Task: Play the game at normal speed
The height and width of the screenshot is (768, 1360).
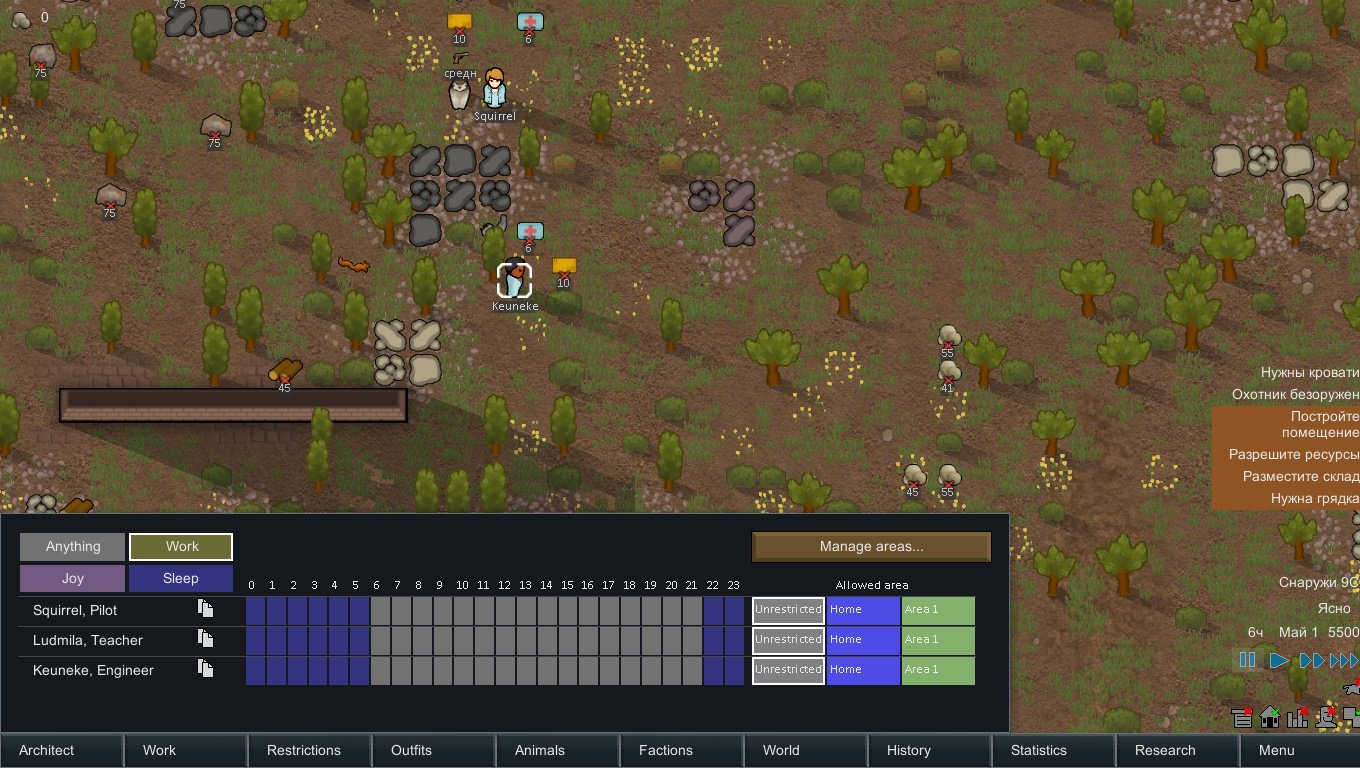Action: [1278, 660]
